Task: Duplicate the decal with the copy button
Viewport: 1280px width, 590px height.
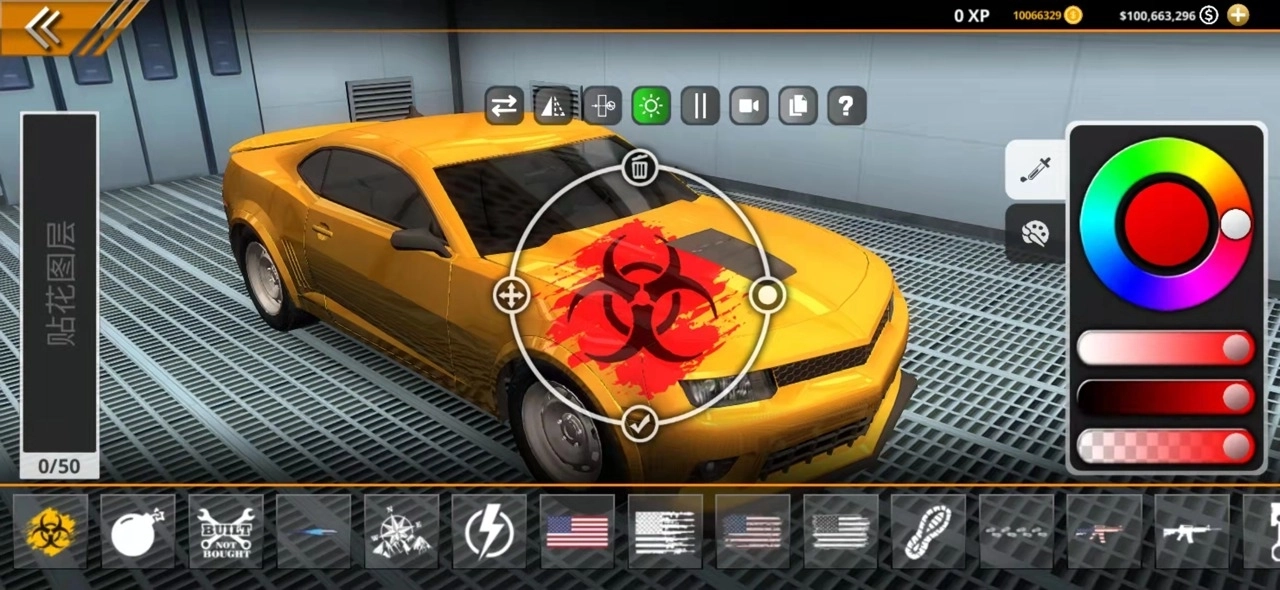Action: point(798,106)
